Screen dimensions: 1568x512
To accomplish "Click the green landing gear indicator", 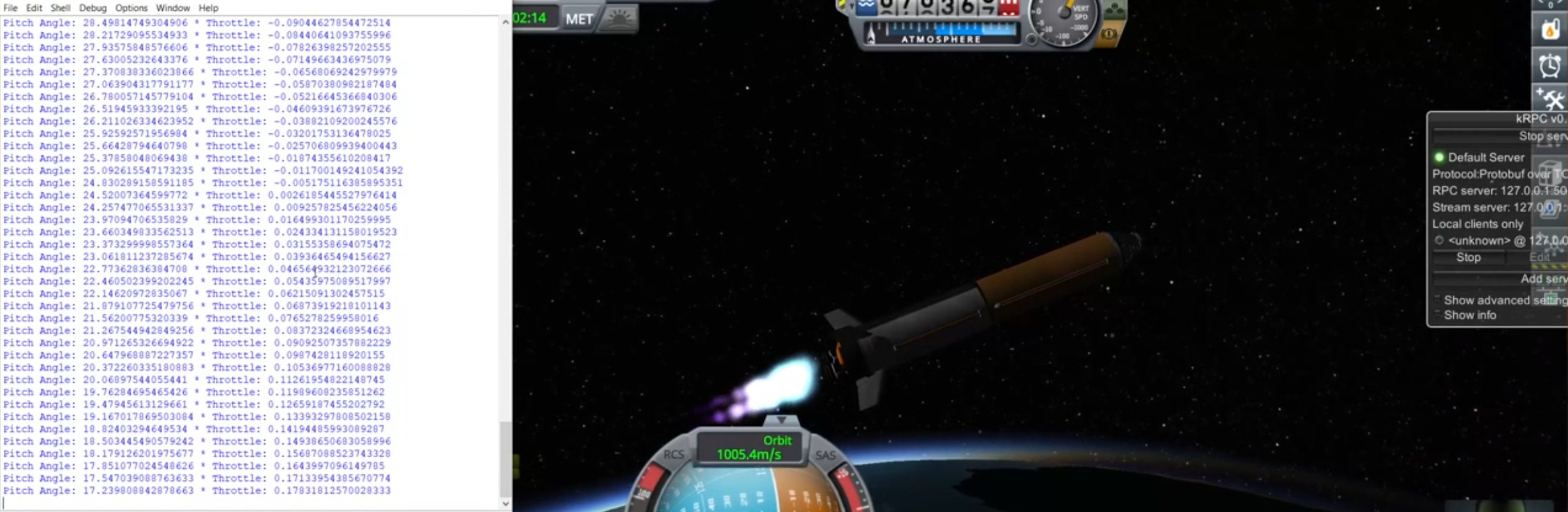I will click(1114, 10).
